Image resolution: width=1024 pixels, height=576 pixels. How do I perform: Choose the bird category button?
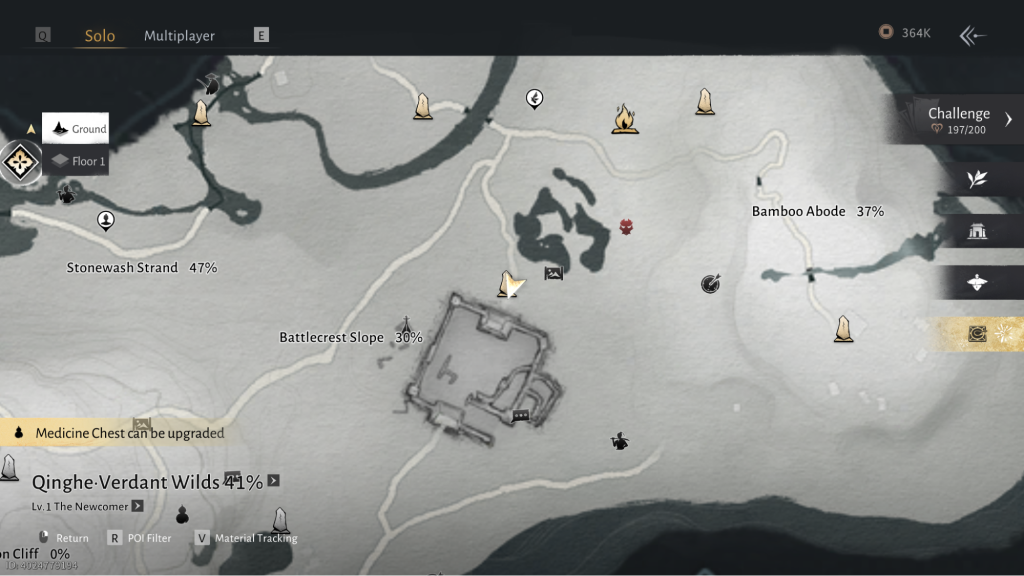pos(978,283)
